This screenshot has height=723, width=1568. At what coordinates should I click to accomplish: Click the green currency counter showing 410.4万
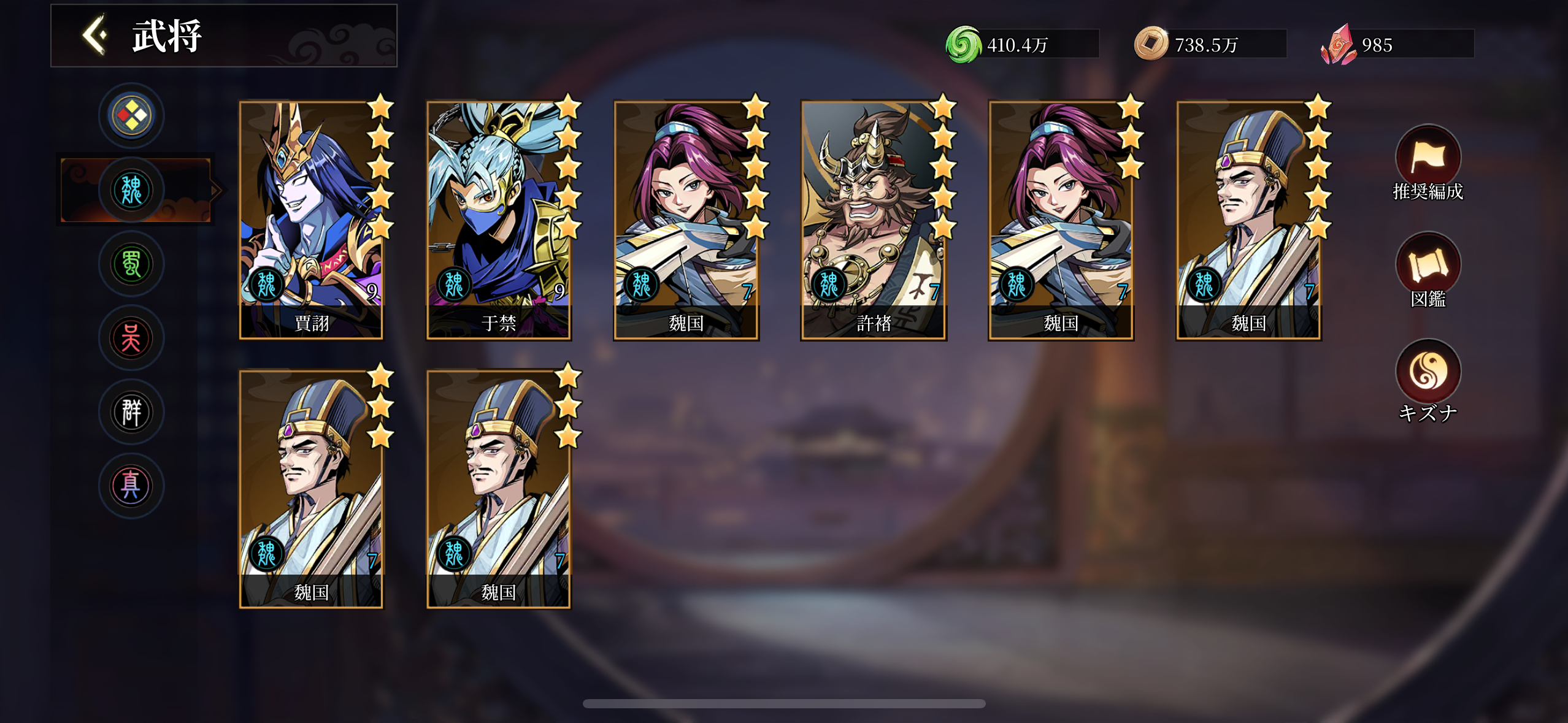pos(1018,43)
